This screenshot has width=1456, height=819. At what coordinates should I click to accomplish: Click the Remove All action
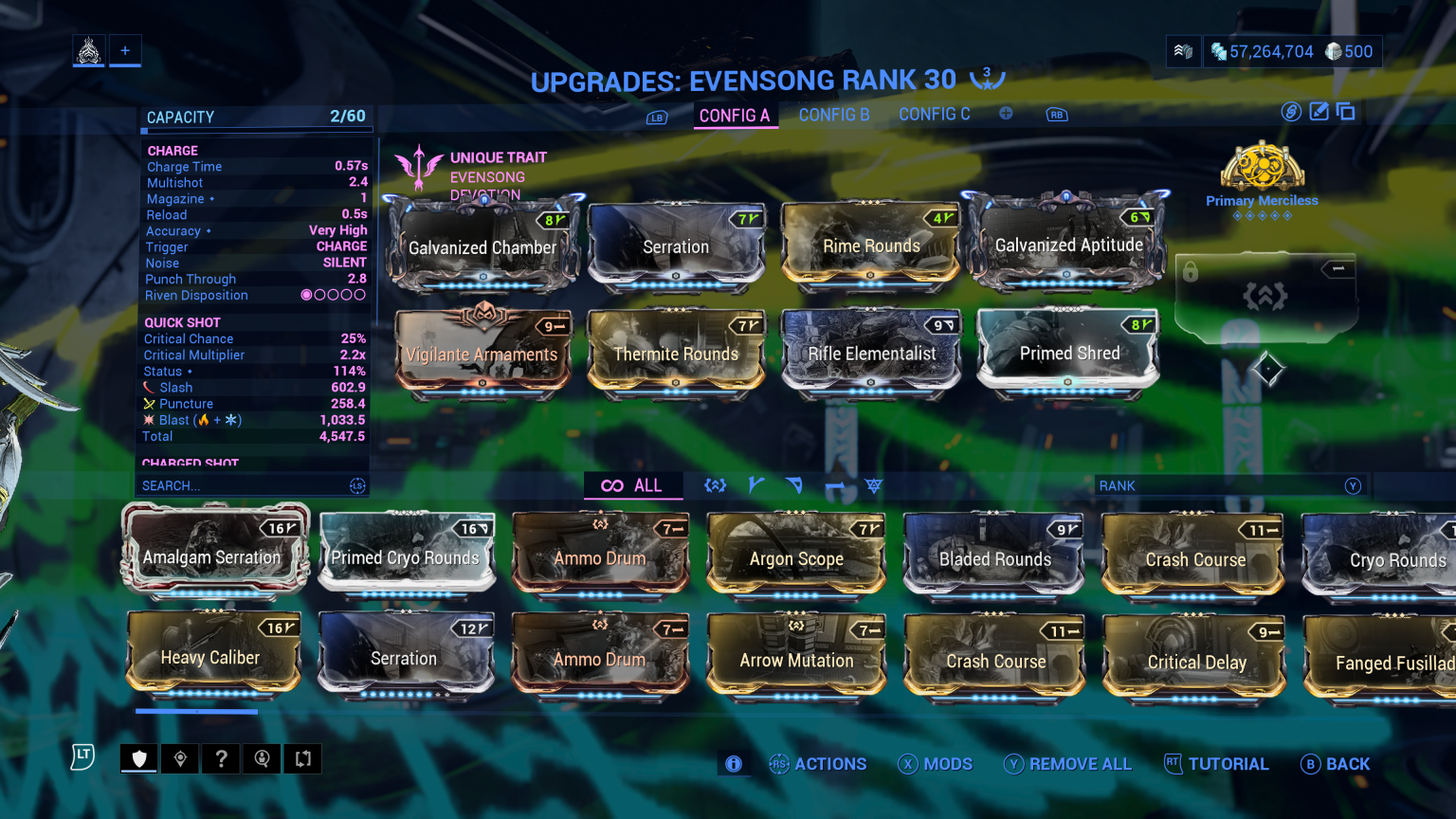click(1068, 763)
